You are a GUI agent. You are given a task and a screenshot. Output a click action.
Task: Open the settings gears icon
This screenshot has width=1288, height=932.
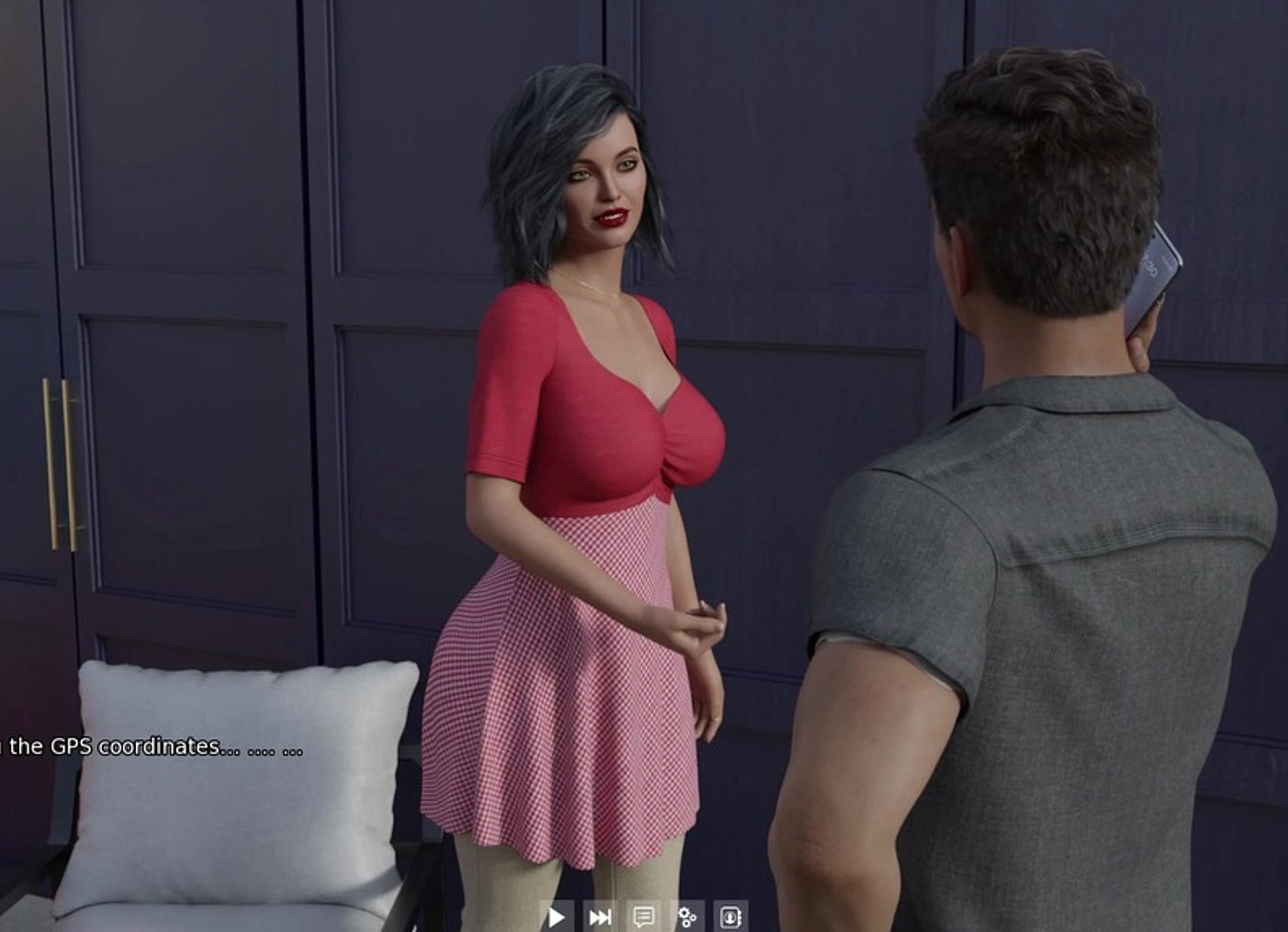point(687,917)
